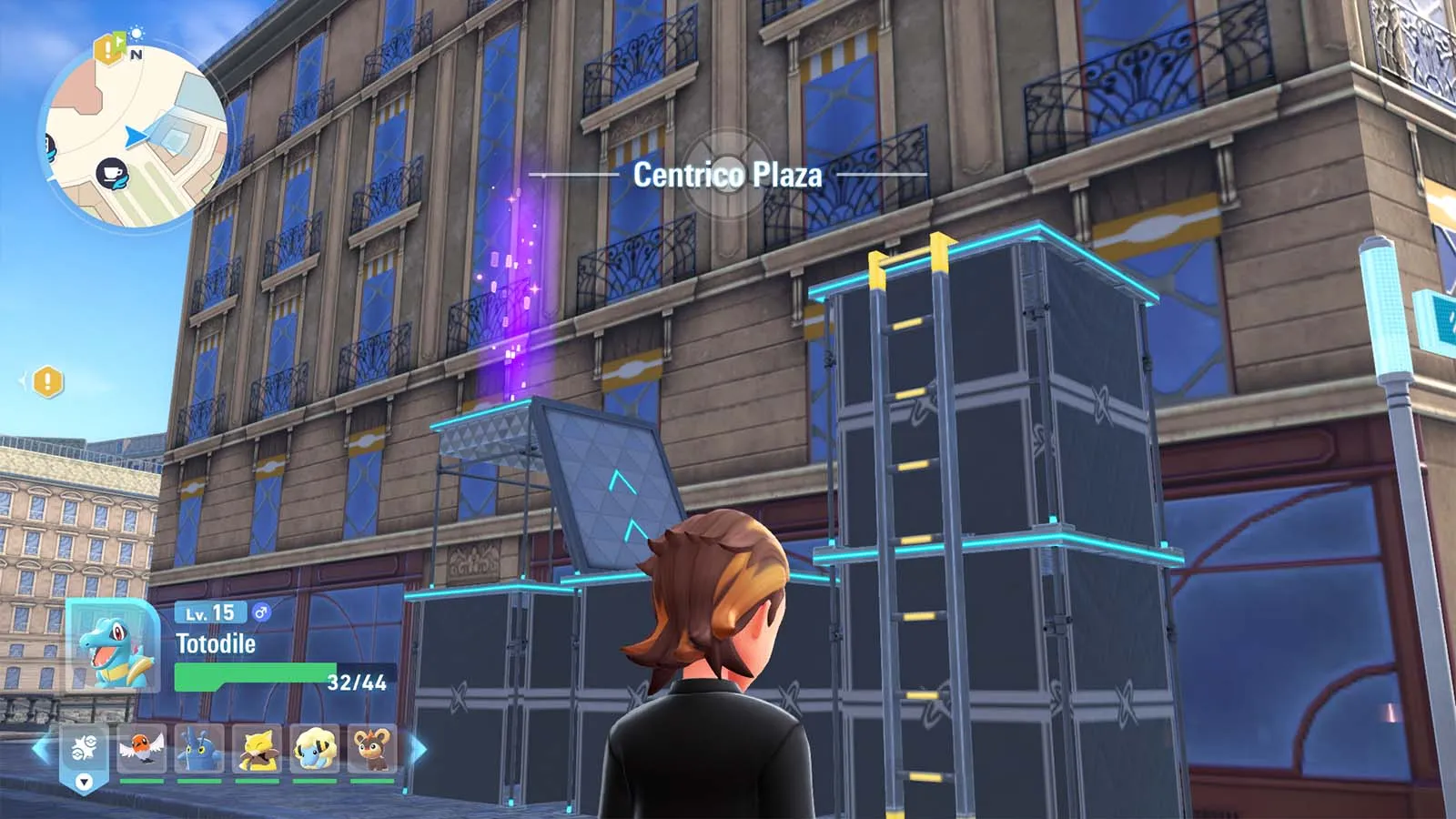The width and height of the screenshot is (1456, 819).
Task: Switch to Mareep in party bar
Action: pos(315,750)
